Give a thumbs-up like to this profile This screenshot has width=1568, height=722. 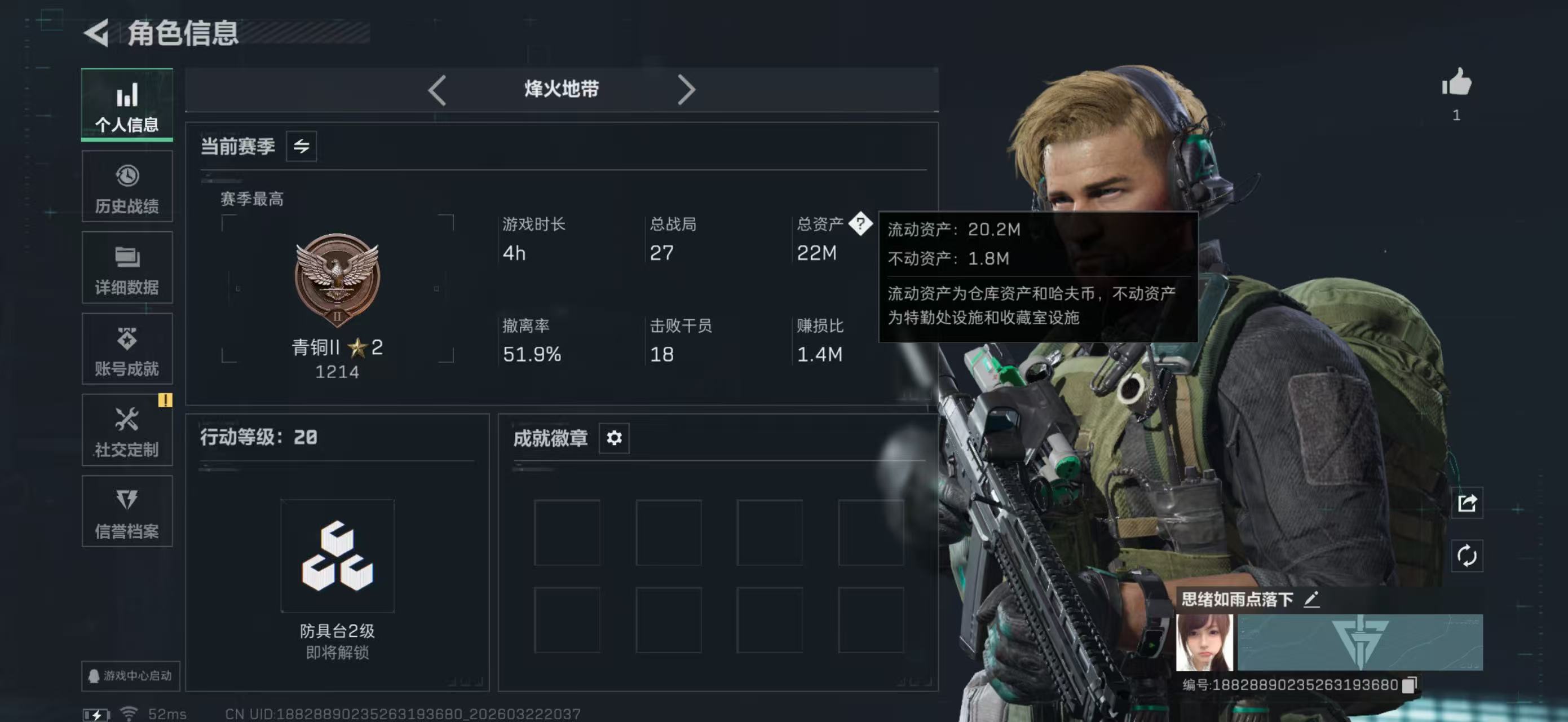click(x=1456, y=83)
